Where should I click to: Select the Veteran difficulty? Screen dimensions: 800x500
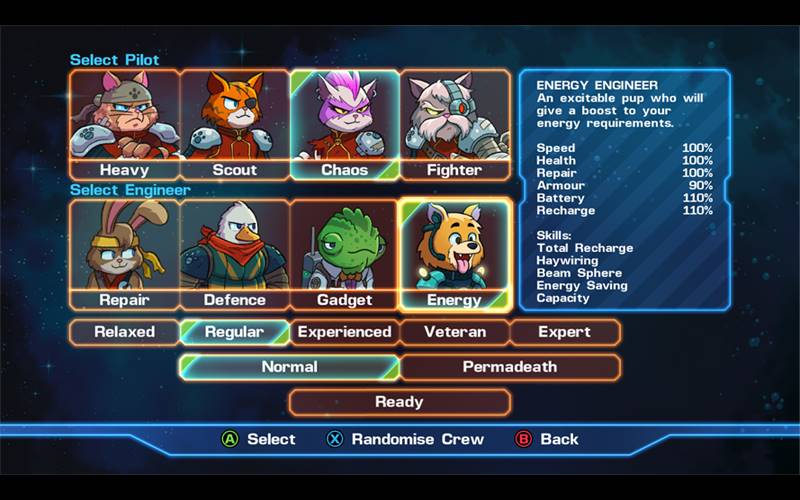click(455, 332)
